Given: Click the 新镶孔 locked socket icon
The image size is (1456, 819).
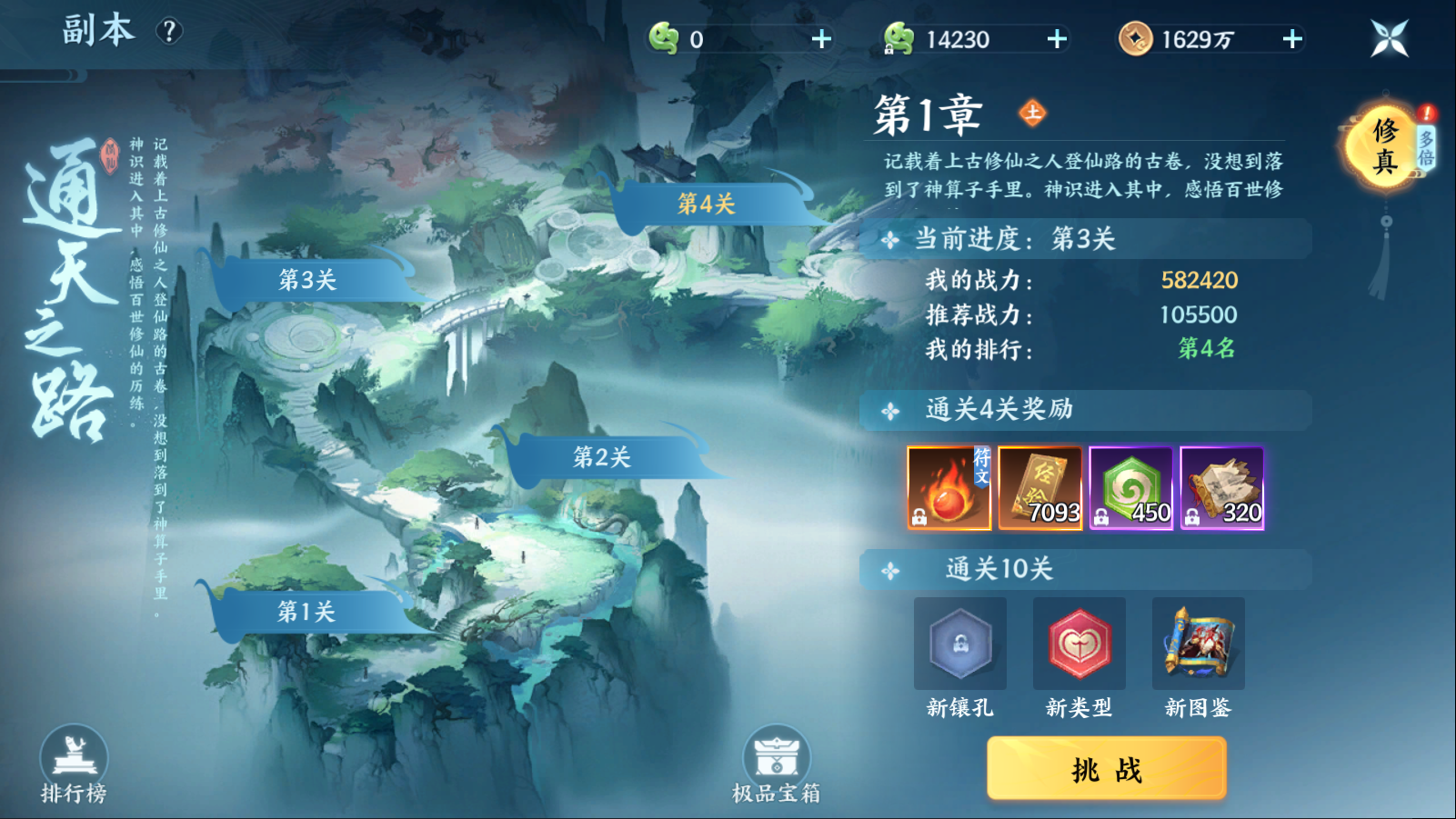Looking at the screenshot, I should pyautogui.click(x=959, y=644).
